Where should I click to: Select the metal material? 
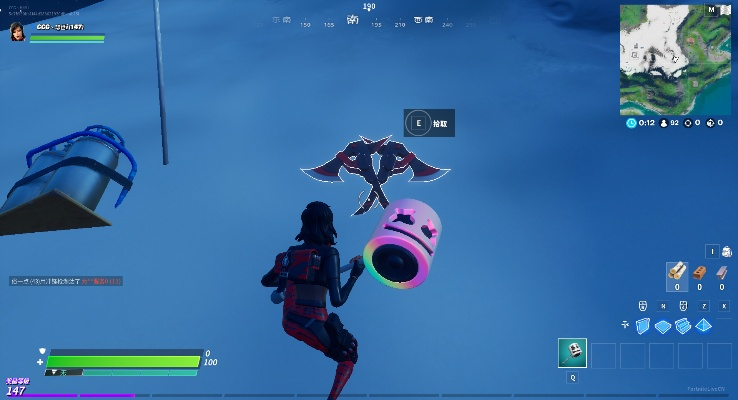pyautogui.click(x=721, y=271)
